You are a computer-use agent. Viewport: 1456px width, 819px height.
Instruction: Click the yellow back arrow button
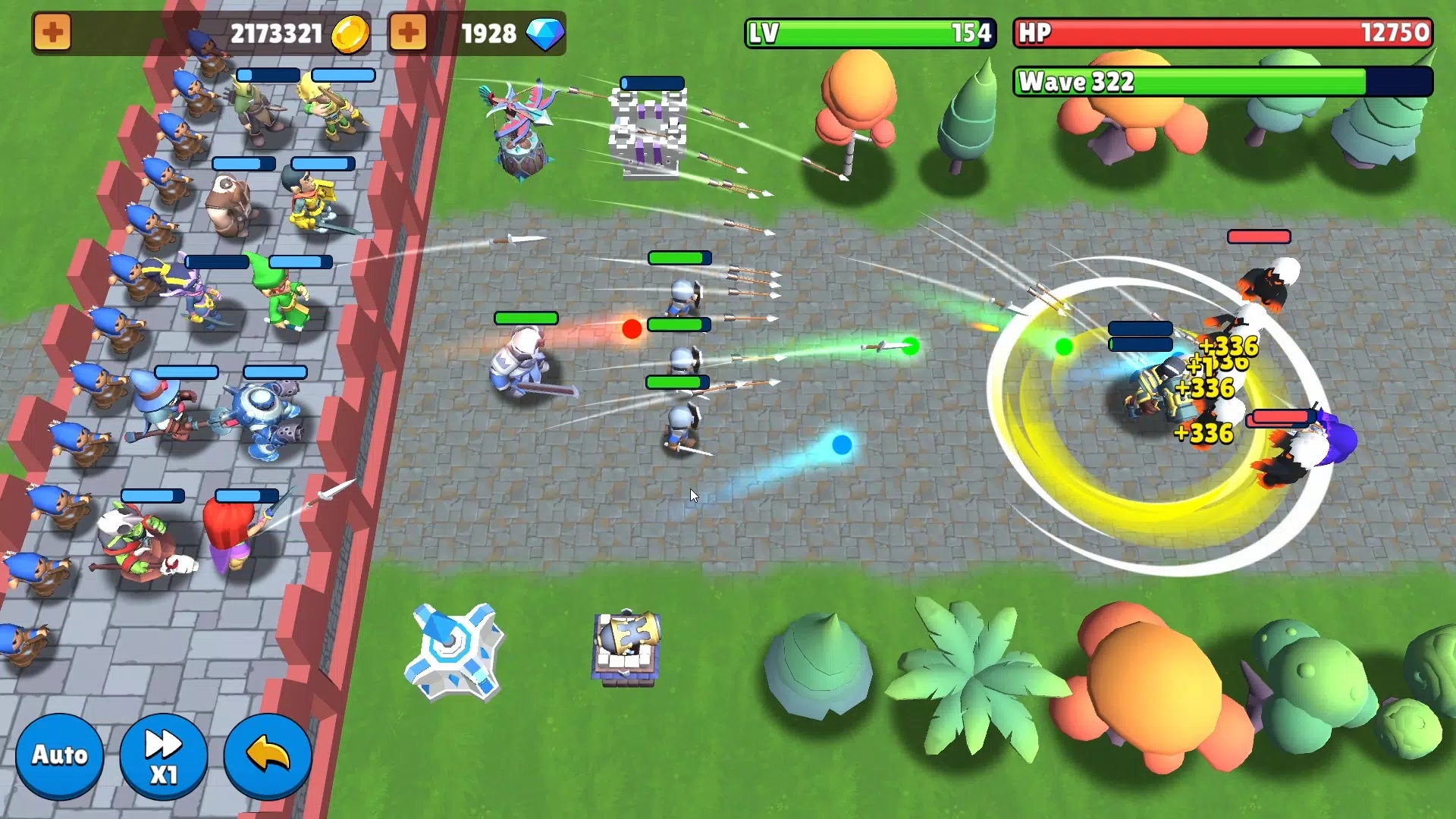point(268,755)
